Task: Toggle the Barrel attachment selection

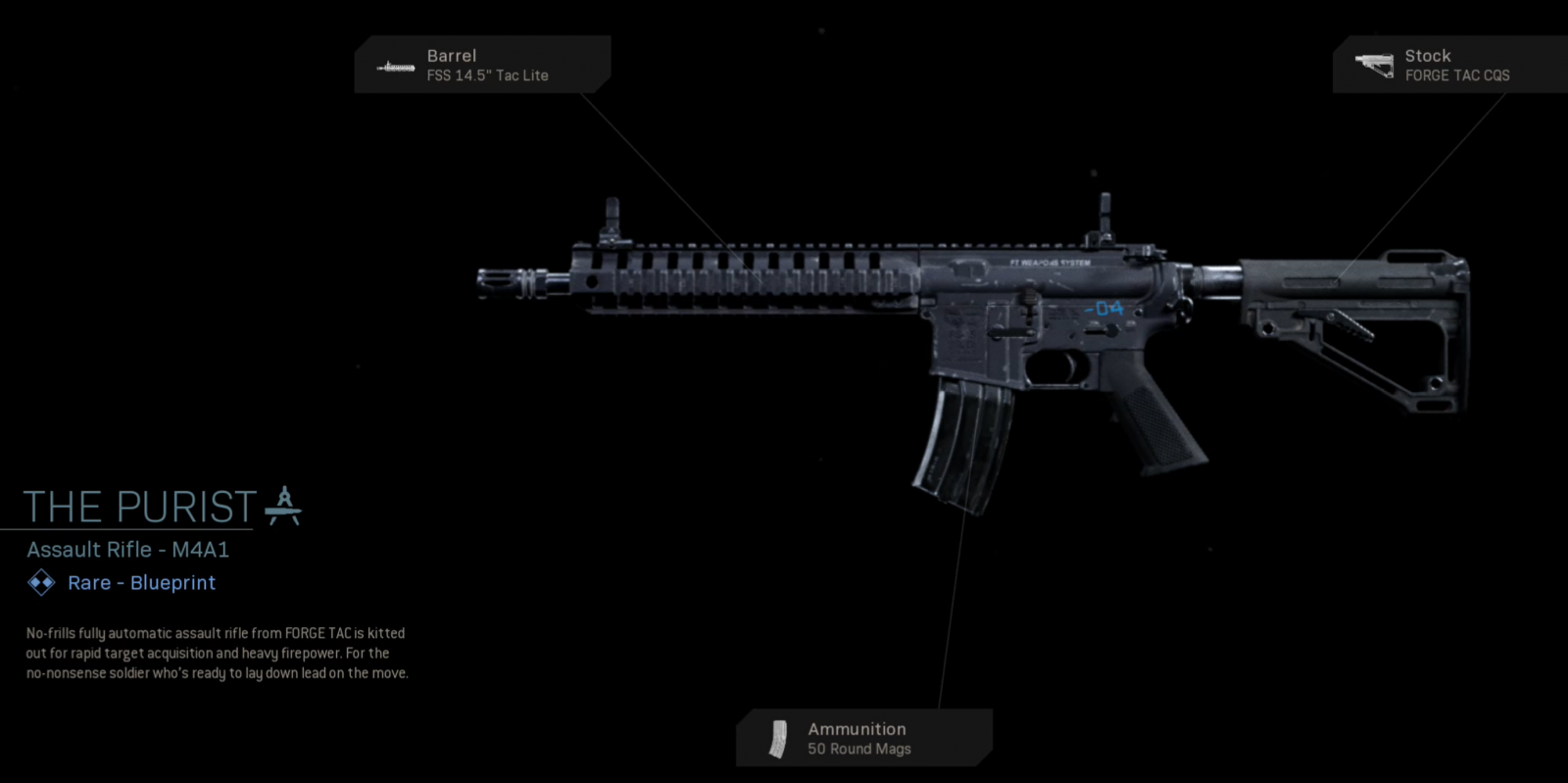Action: click(x=483, y=65)
